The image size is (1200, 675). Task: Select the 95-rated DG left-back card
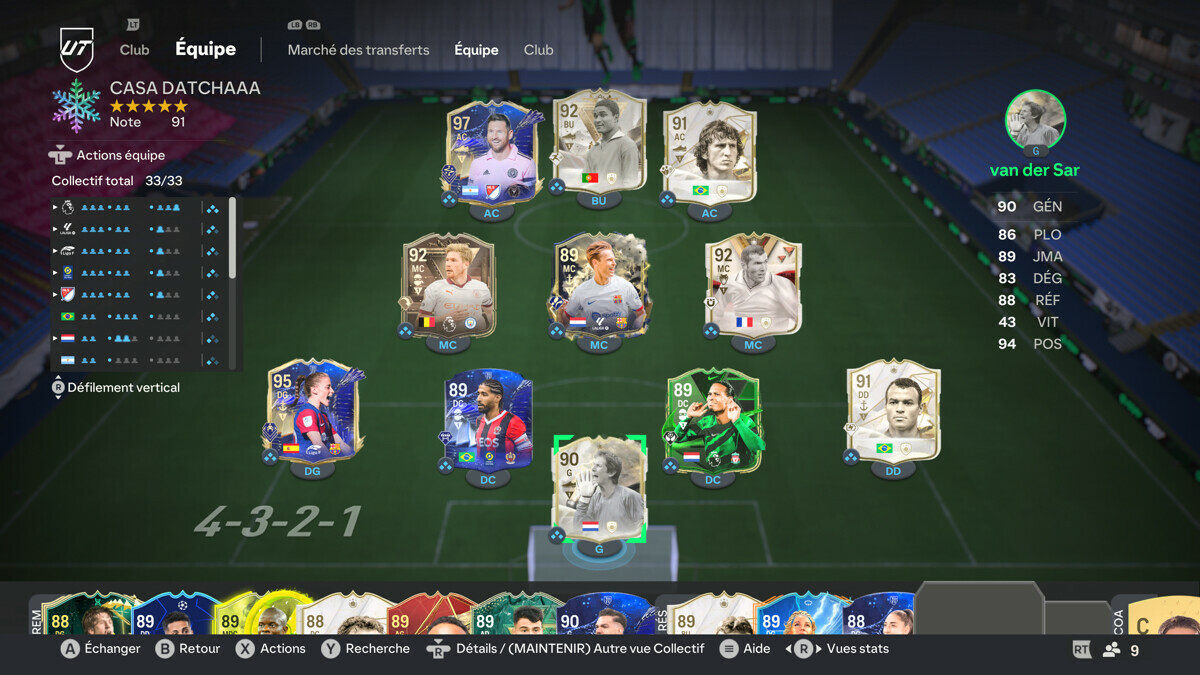(x=312, y=412)
